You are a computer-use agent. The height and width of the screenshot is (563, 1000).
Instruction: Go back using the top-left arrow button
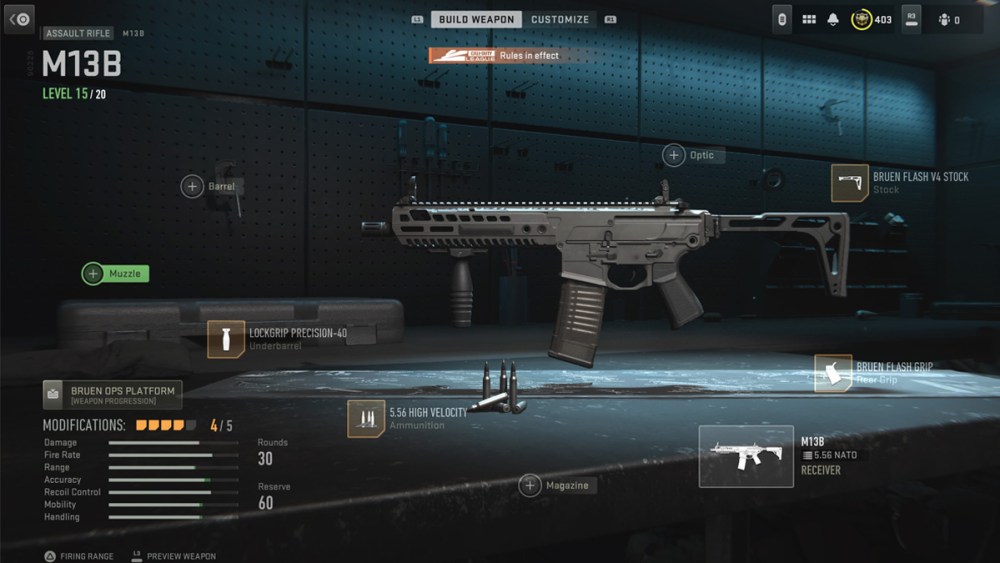click(20, 19)
